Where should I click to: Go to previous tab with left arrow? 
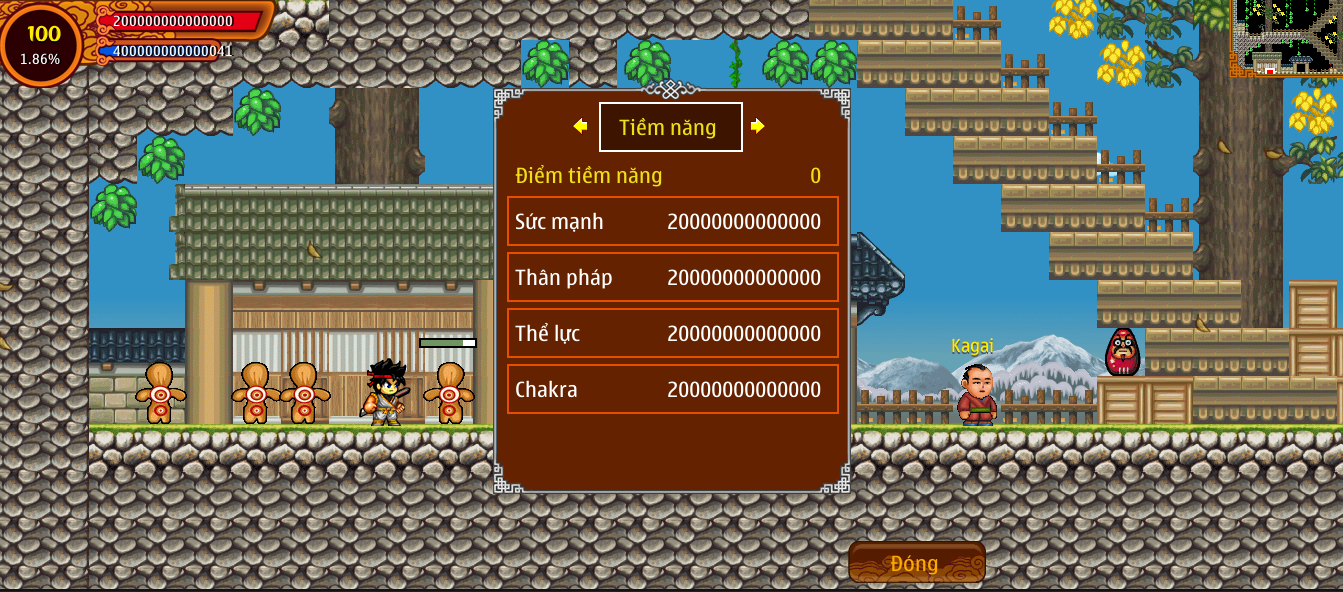click(x=580, y=126)
